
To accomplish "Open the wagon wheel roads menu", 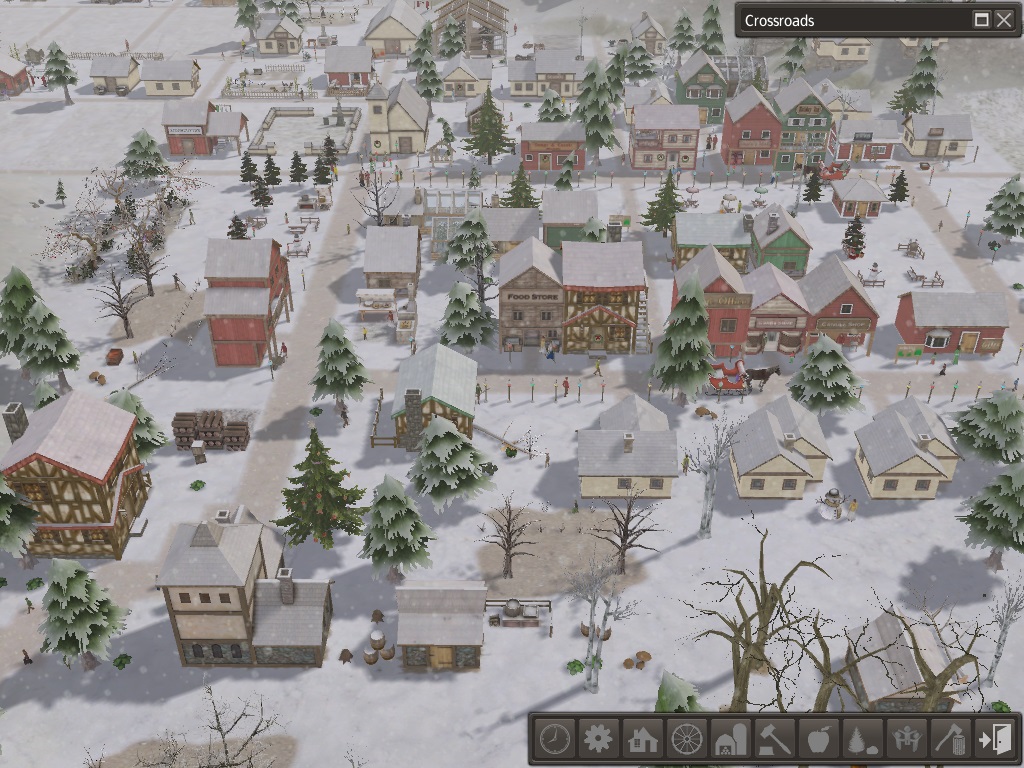I will [686, 740].
